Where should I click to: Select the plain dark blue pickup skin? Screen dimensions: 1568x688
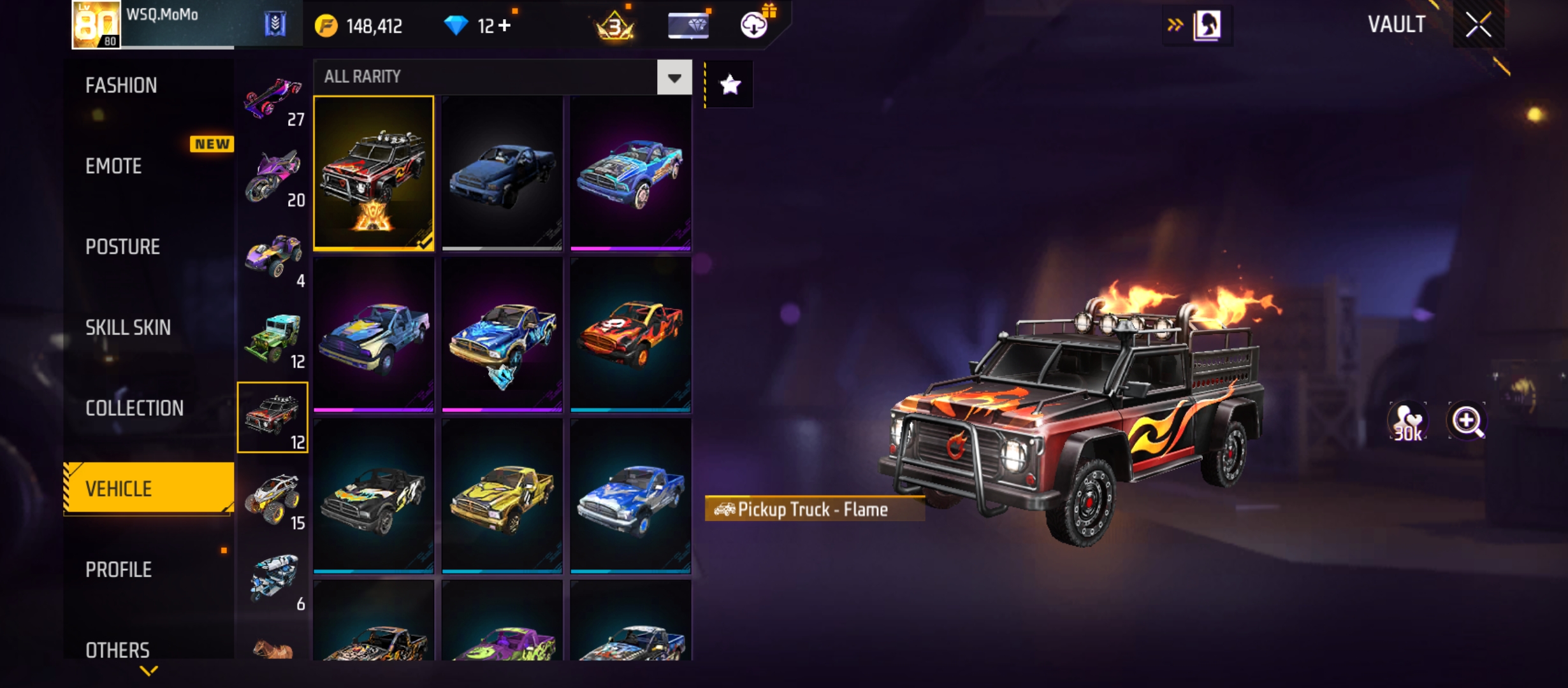click(502, 172)
